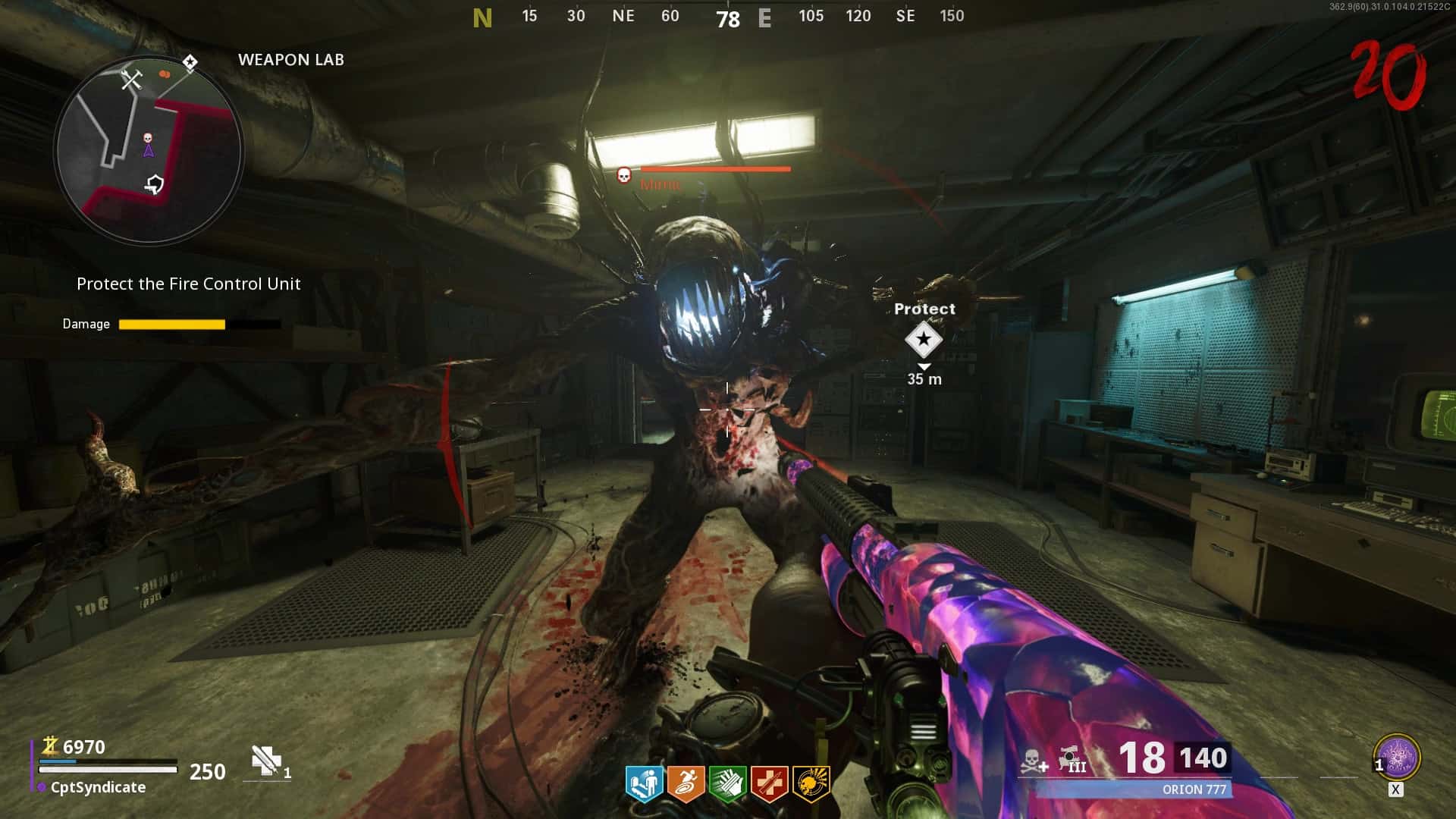The width and height of the screenshot is (1456, 819).
Task: Click the CptSyndicate player name
Action: [x=98, y=787]
